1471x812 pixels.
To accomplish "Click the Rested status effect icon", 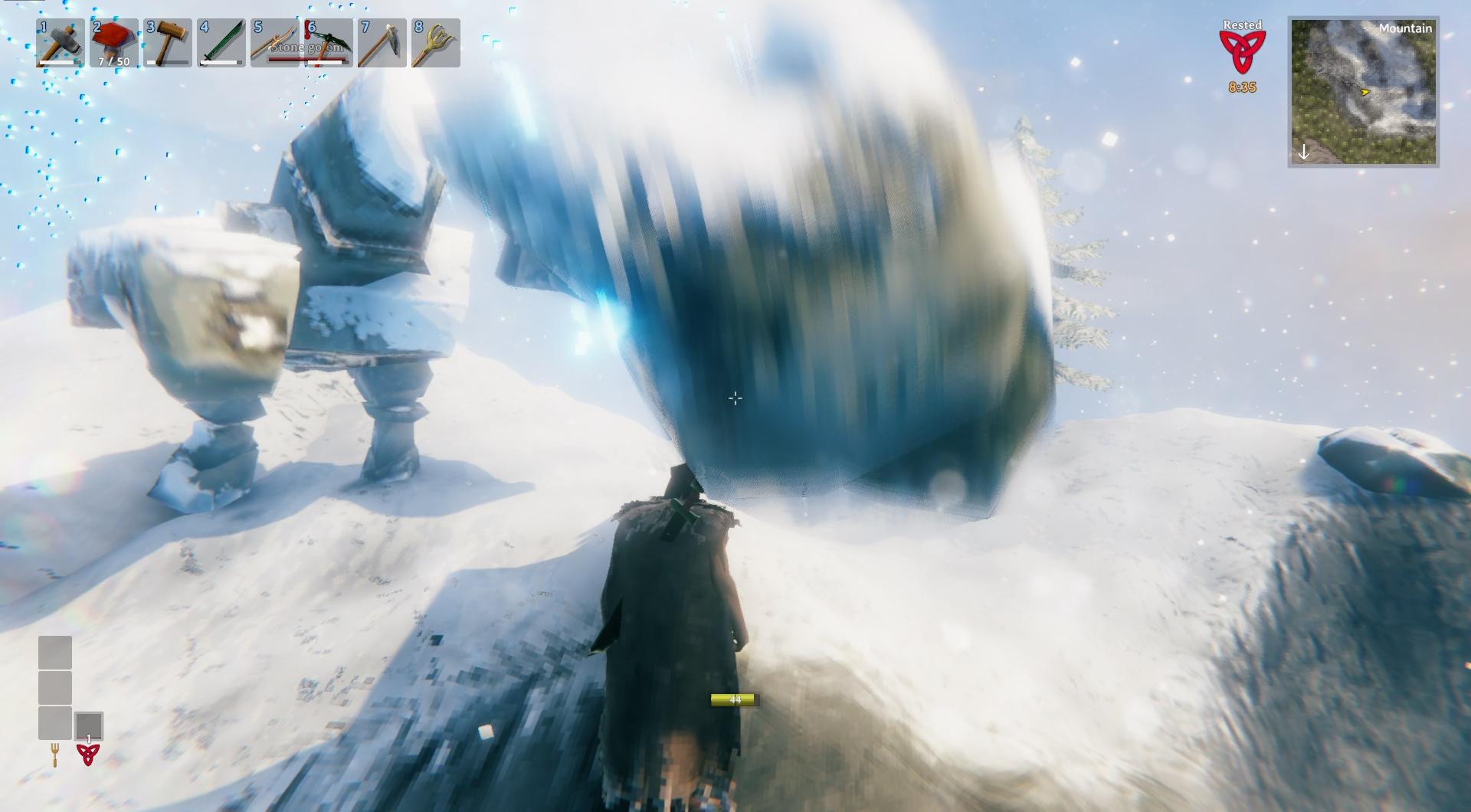I will tap(1242, 52).
